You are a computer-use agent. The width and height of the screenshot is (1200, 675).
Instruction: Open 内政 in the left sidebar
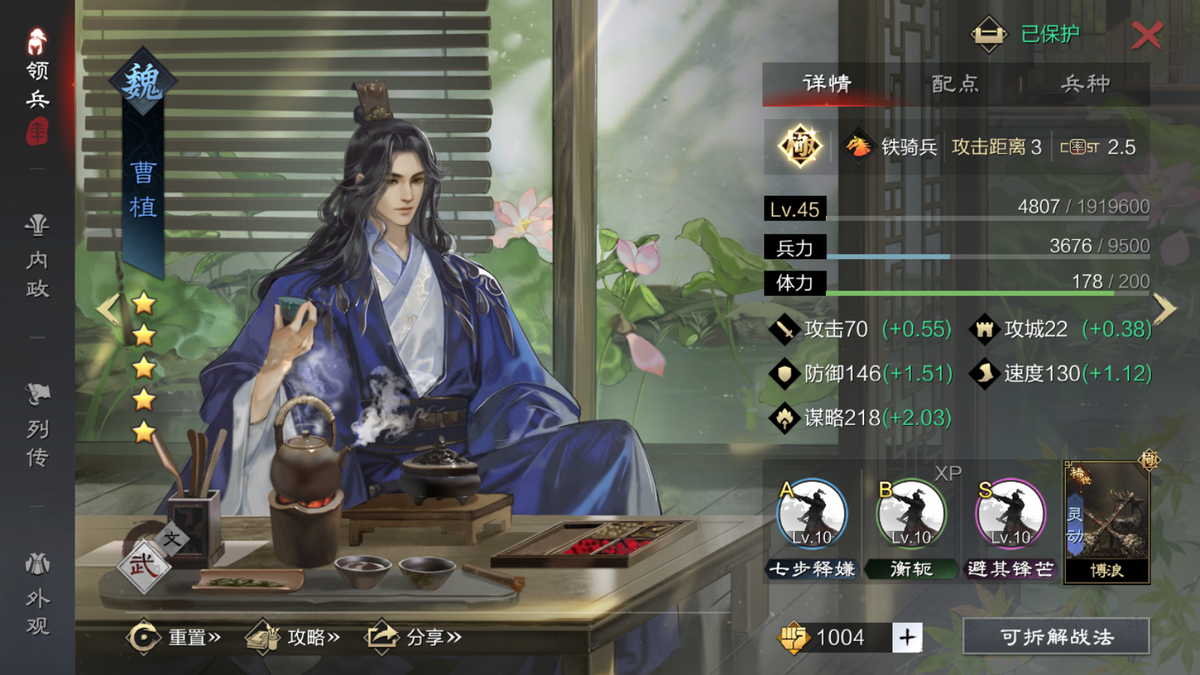pos(38,260)
